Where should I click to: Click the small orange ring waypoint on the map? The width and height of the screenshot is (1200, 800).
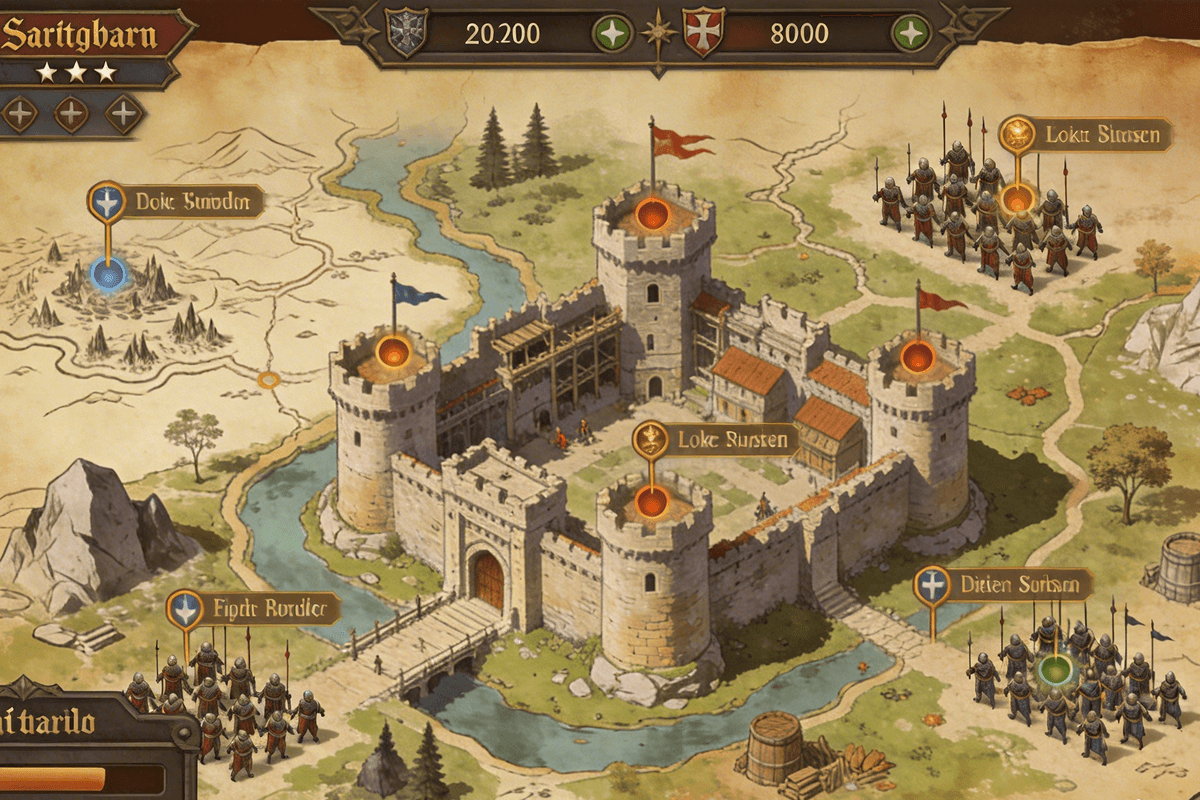268,379
